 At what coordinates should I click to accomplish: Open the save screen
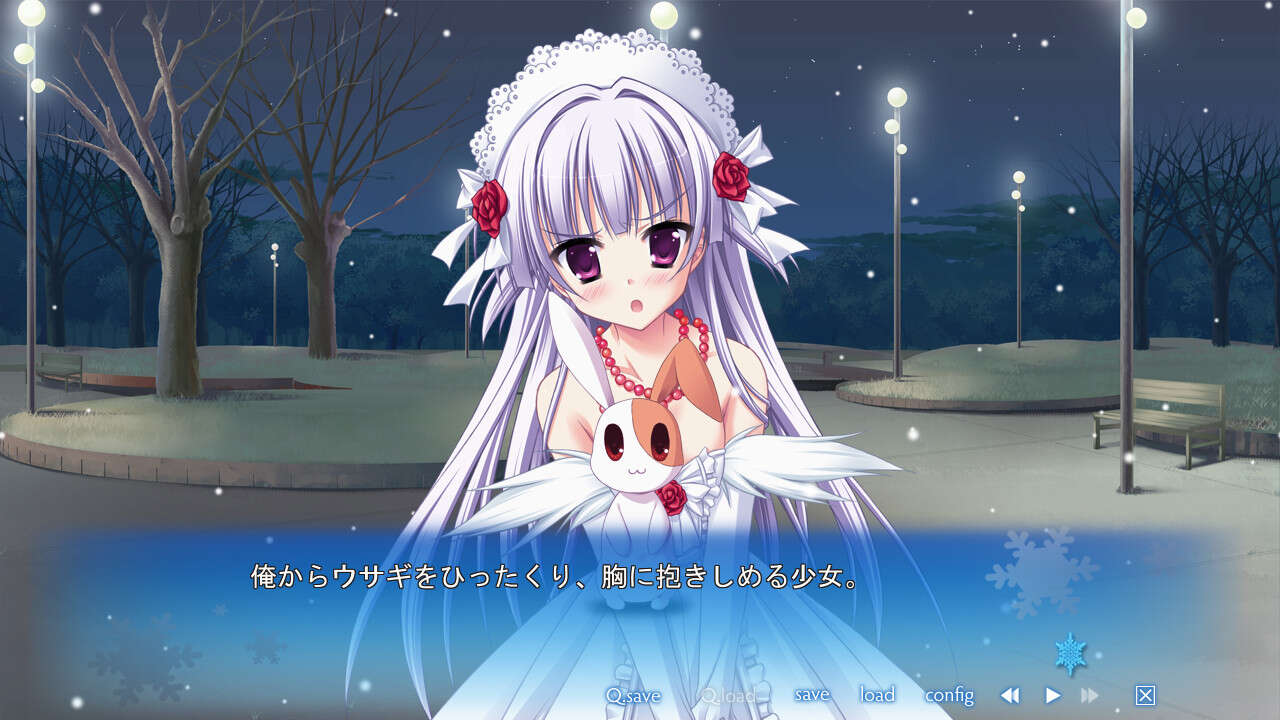814,693
